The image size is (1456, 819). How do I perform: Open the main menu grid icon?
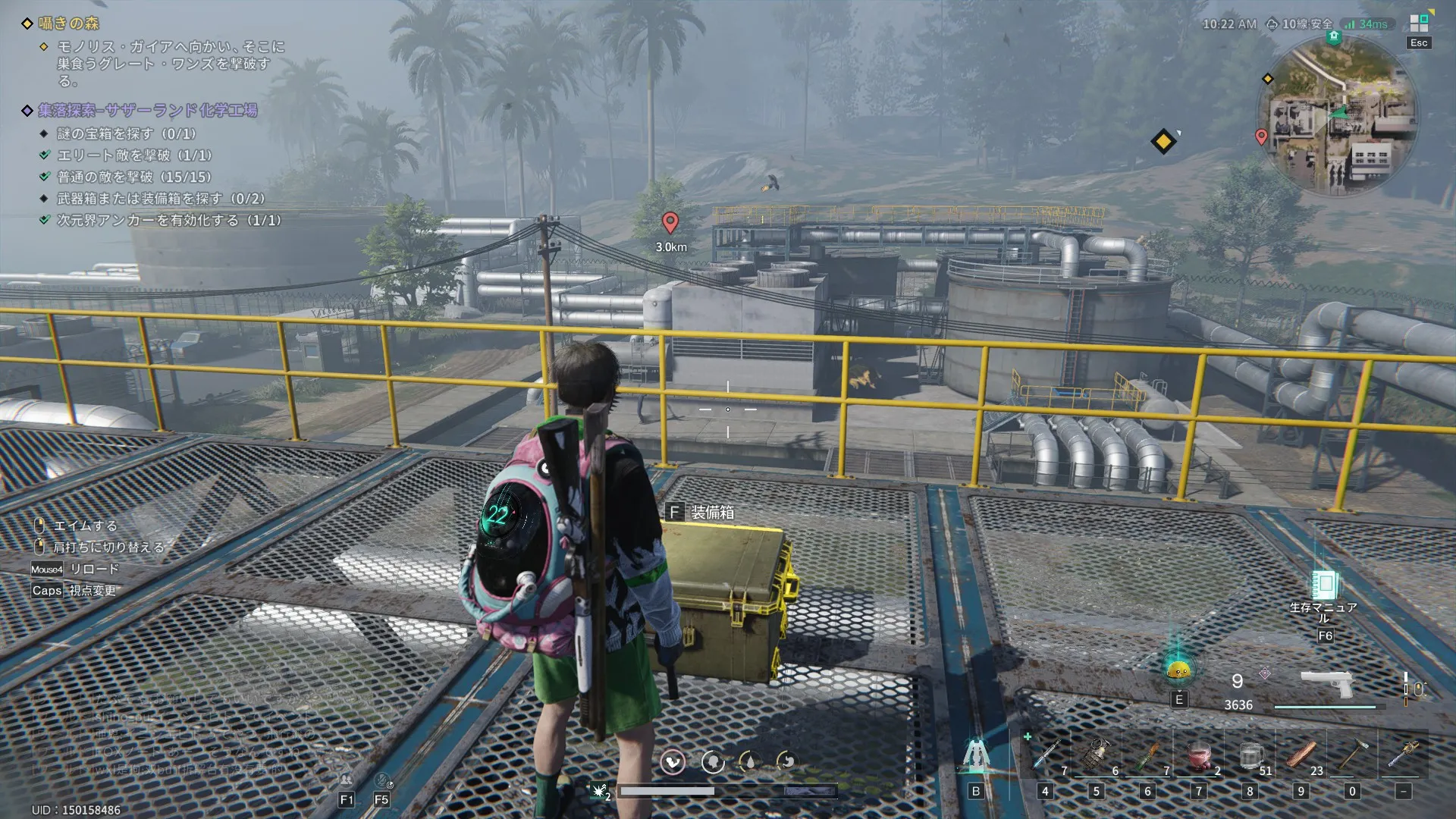(1419, 24)
